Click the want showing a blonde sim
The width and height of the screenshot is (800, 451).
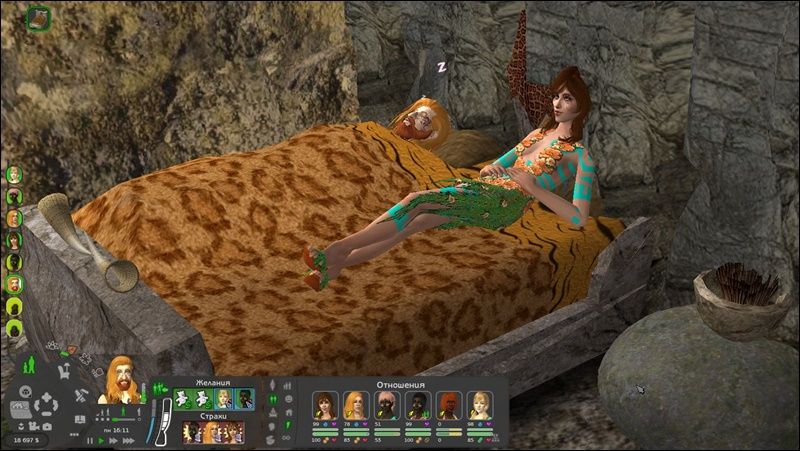pyautogui.click(x=225, y=399)
